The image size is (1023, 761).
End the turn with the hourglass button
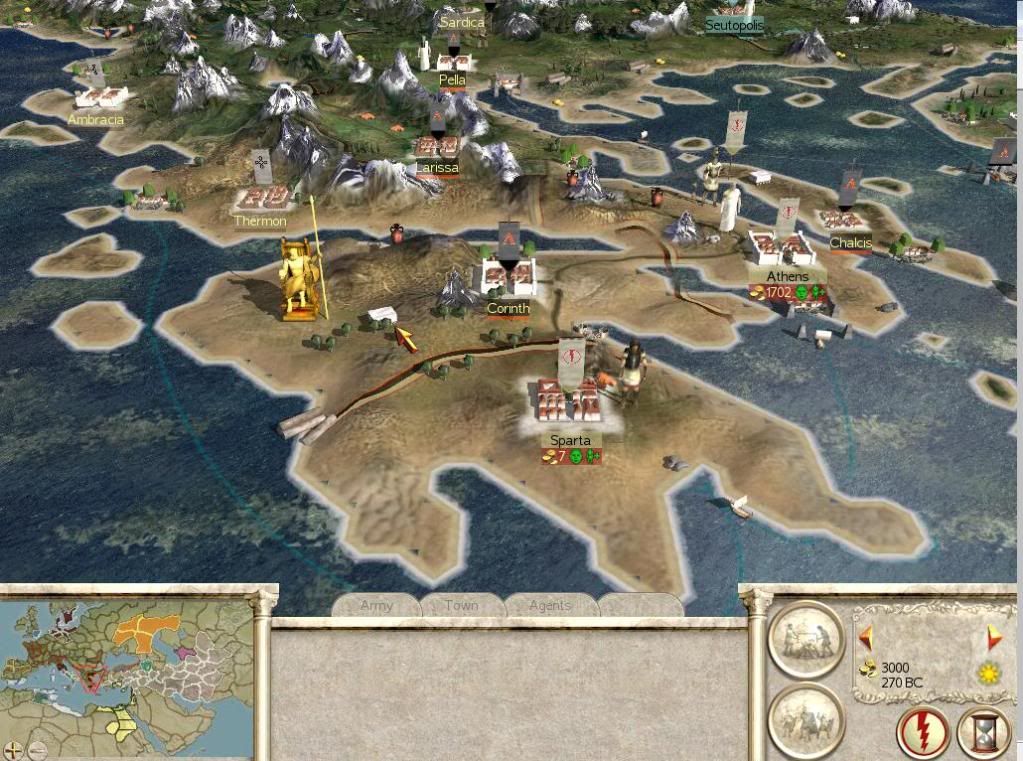point(983,732)
